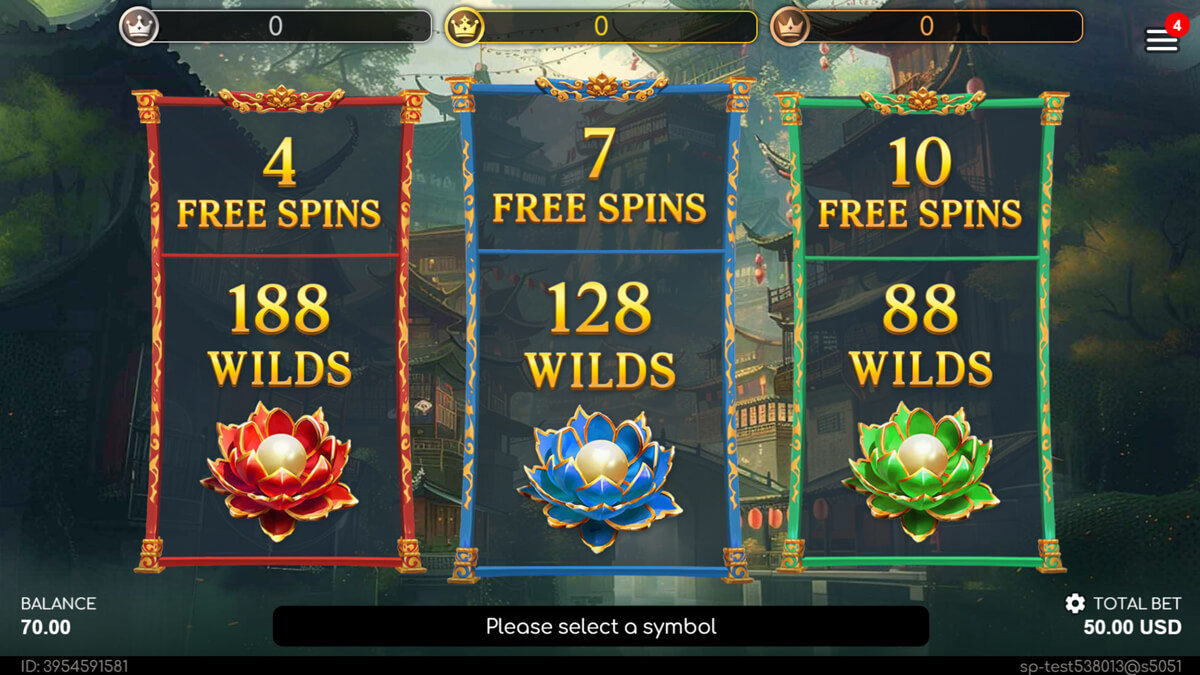Choose the red lotus 4 Free Spins option
The height and width of the screenshot is (675, 1200).
[279, 330]
